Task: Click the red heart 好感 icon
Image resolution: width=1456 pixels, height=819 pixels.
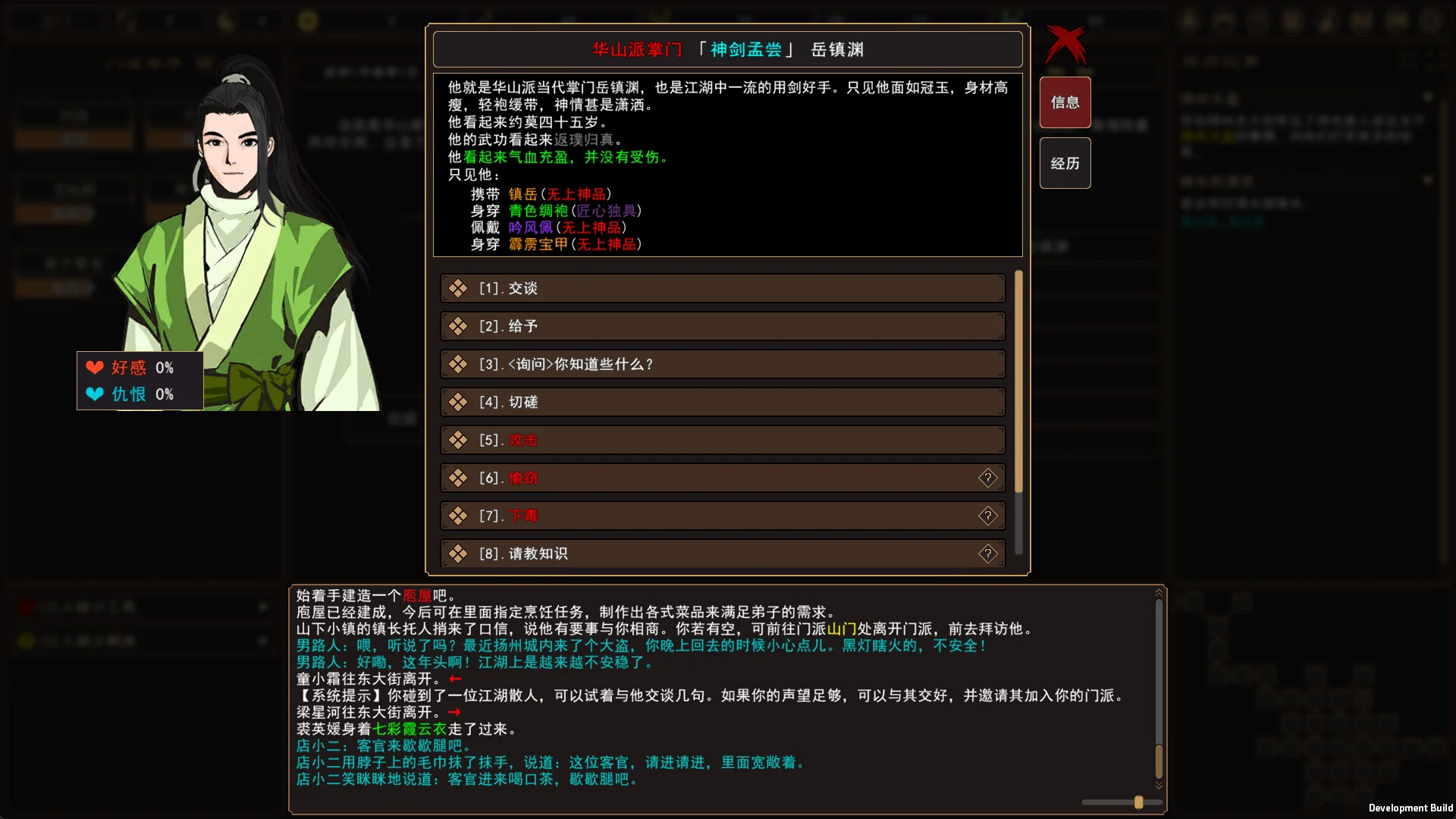Action: click(95, 368)
